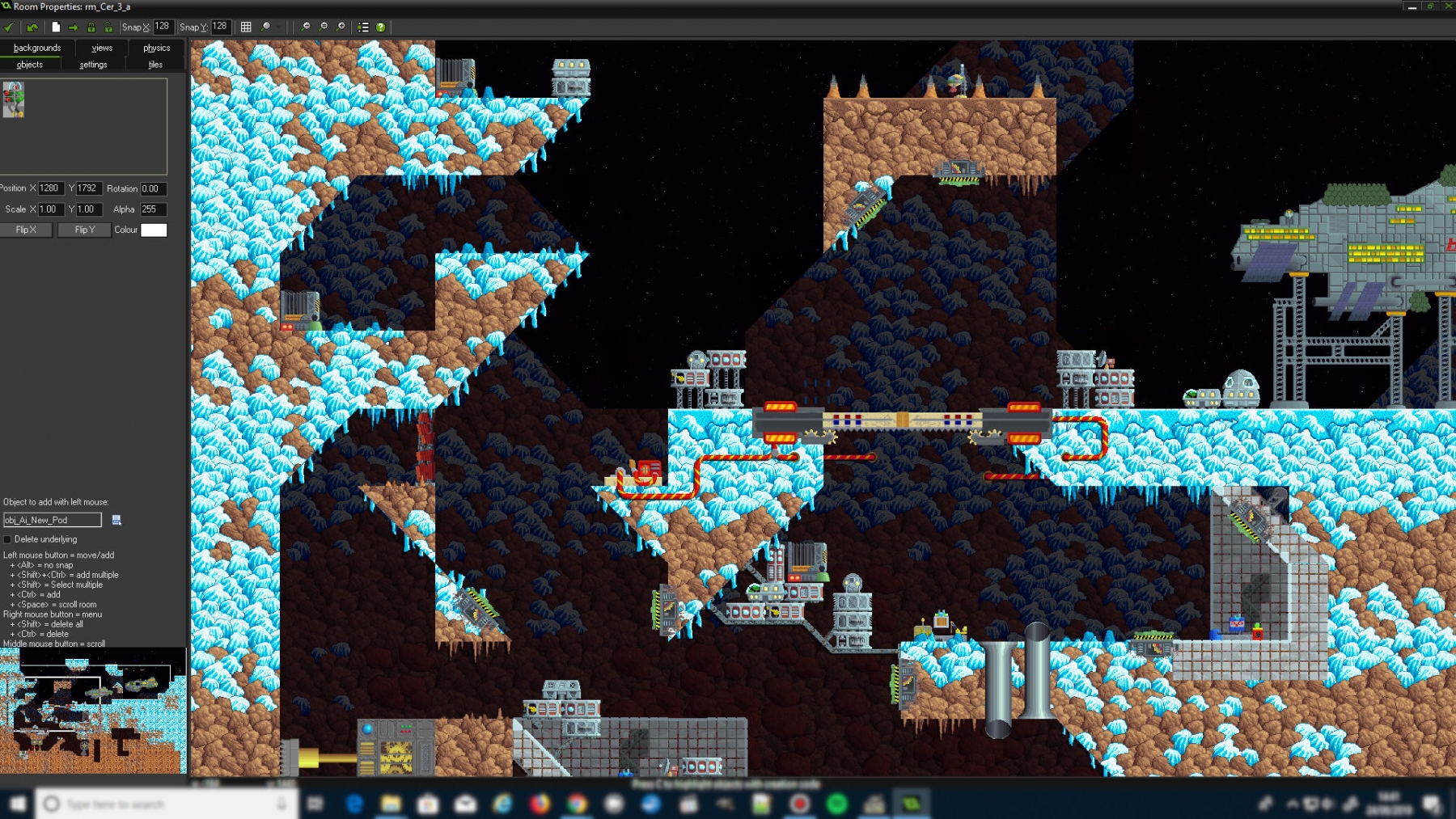The image size is (1456, 819).
Task: Close the Room Properties window
Action: pyautogui.click(x=1449, y=6)
